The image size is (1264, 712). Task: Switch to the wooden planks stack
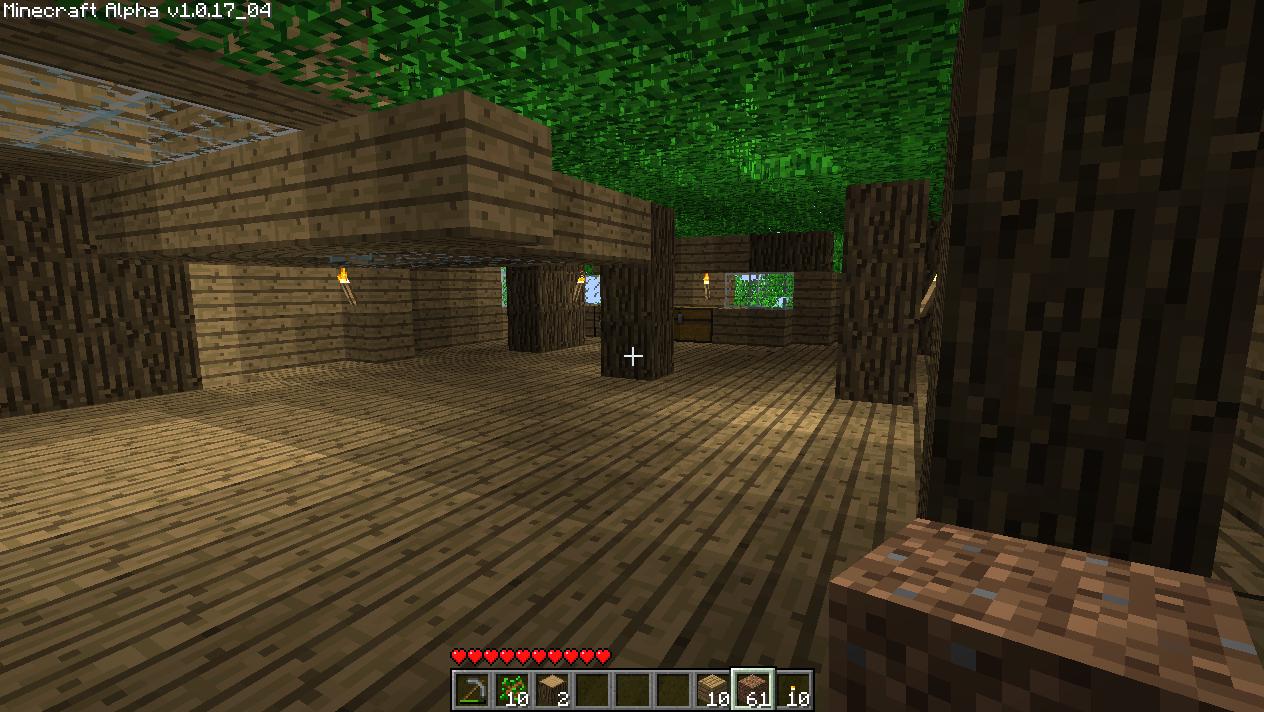coord(712,690)
